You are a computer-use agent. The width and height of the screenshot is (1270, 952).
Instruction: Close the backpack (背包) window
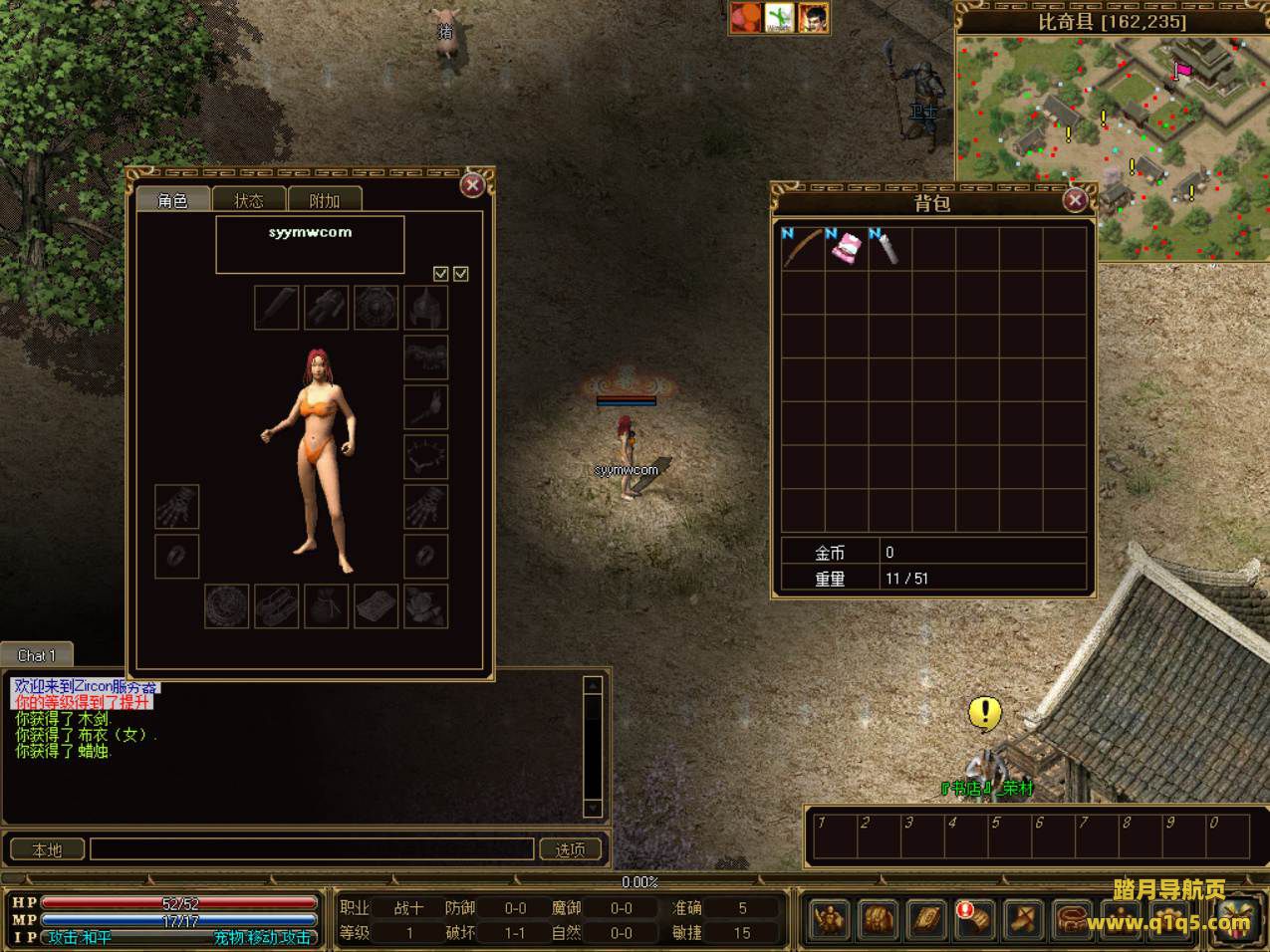1075,200
